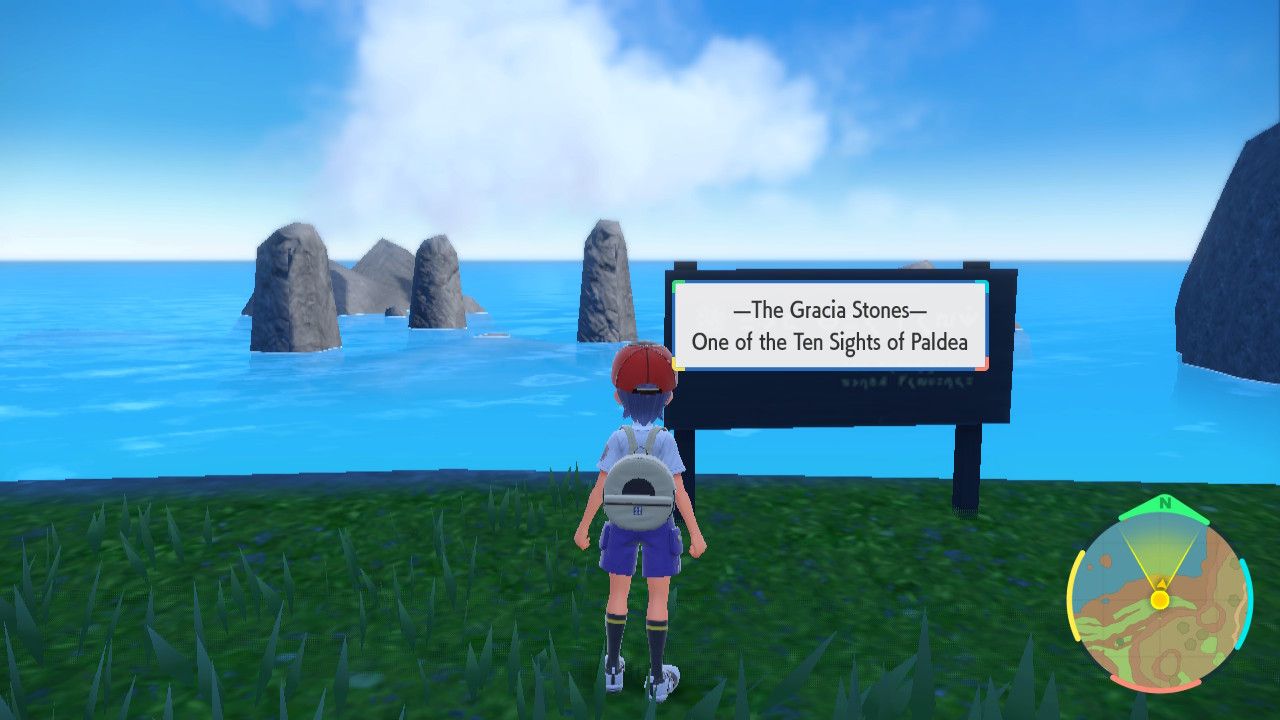This screenshot has width=1280, height=720.
Task: Select the orange corner accent on the text box
Action: [984, 365]
